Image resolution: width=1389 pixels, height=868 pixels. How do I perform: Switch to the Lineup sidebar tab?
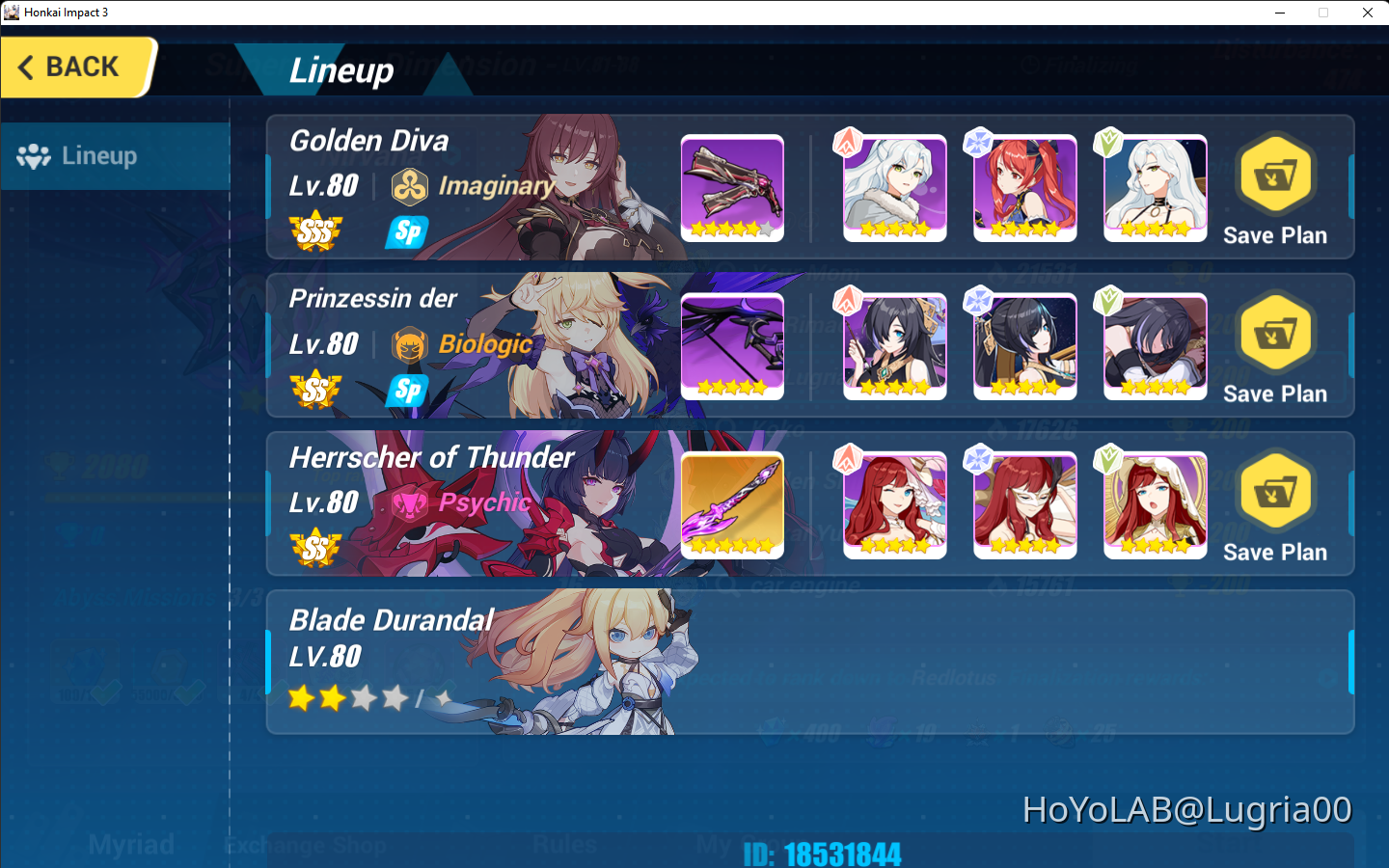coord(99,155)
